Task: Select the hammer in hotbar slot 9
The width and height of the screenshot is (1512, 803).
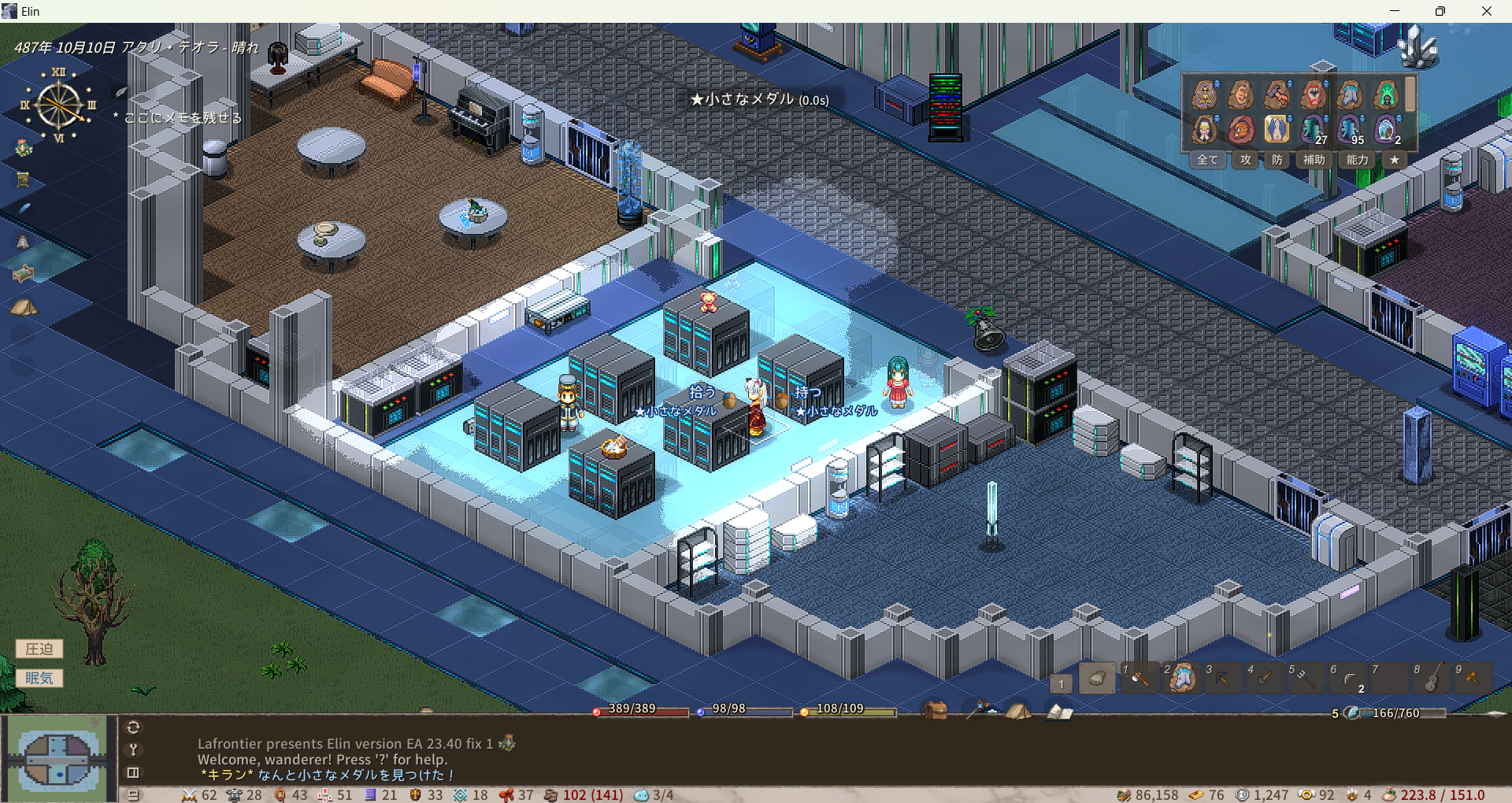Action: pyautogui.click(x=1473, y=678)
